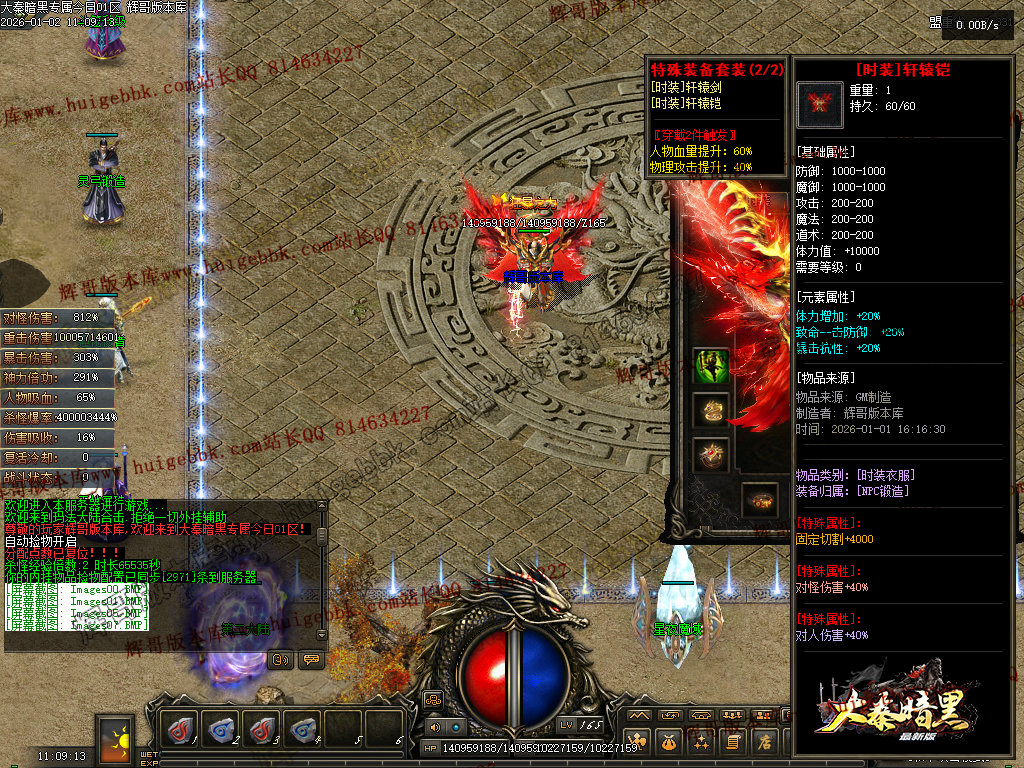Click the three-circles button left of the HP orb
The width and height of the screenshot is (1024, 768).
433,699
